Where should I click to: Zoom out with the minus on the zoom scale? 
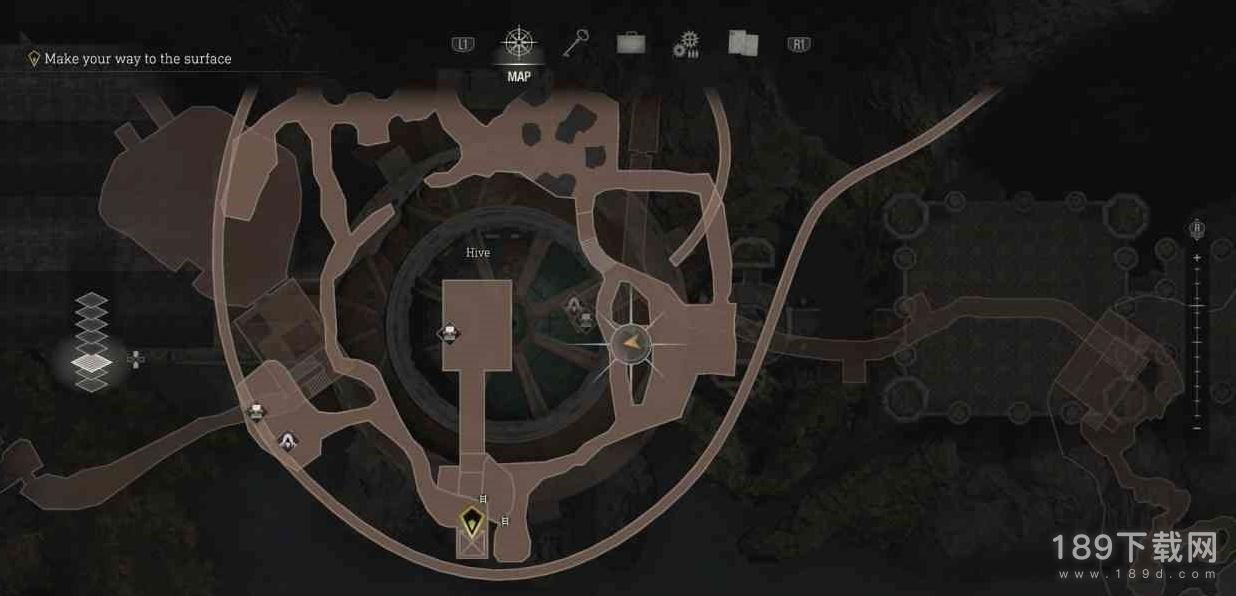(1197, 428)
